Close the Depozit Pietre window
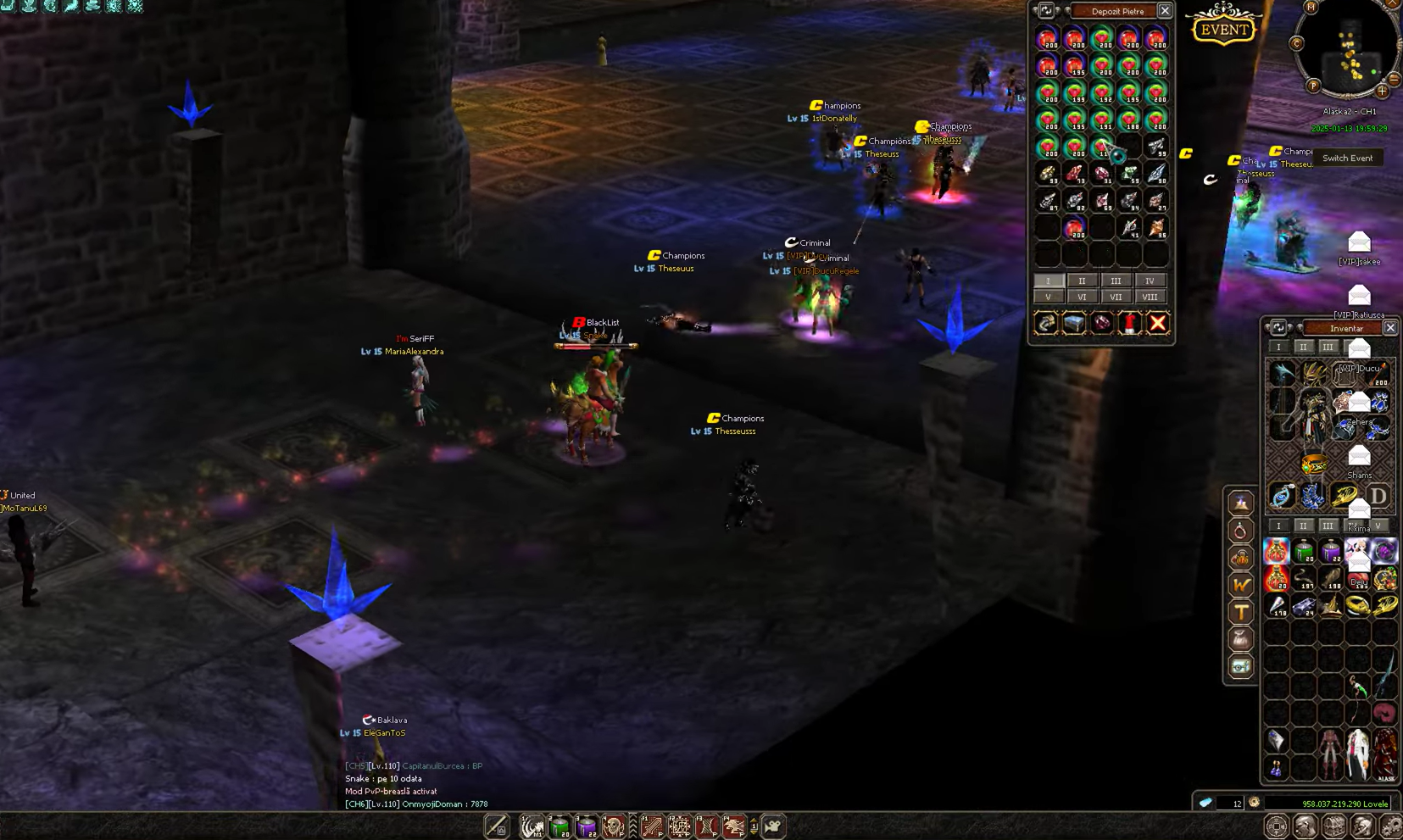Viewport: 1403px width, 840px height. coord(1165,11)
